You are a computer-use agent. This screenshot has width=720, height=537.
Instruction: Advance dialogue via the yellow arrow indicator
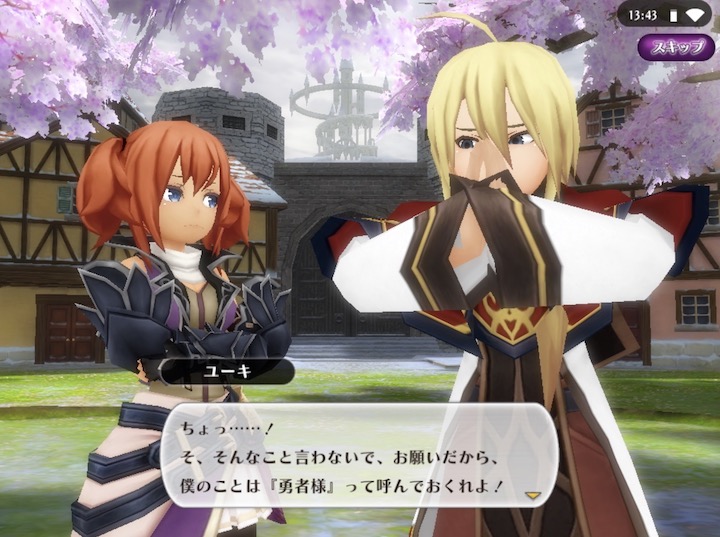tap(533, 494)
